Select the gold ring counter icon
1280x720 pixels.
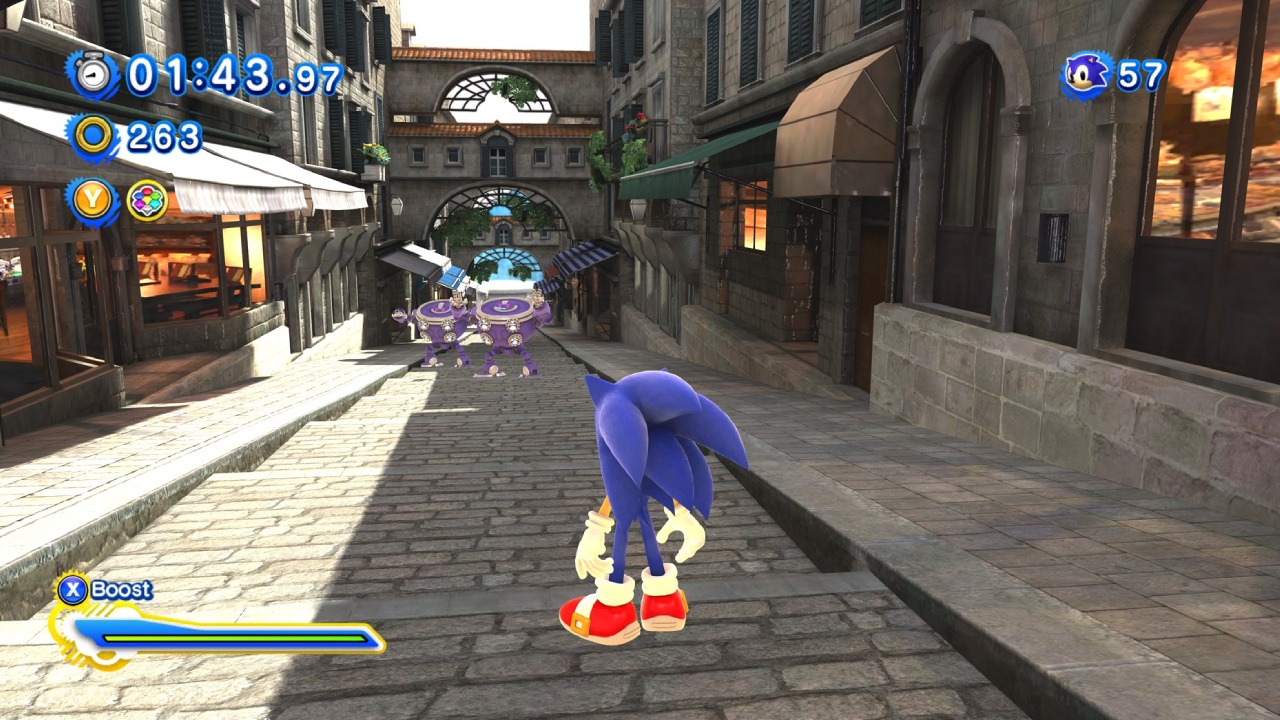point(93,136)
